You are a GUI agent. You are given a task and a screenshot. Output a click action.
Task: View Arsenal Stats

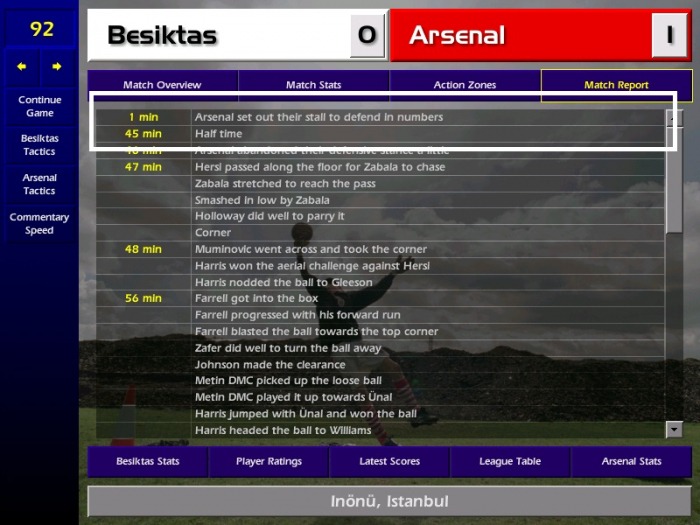tap(631, 462)
